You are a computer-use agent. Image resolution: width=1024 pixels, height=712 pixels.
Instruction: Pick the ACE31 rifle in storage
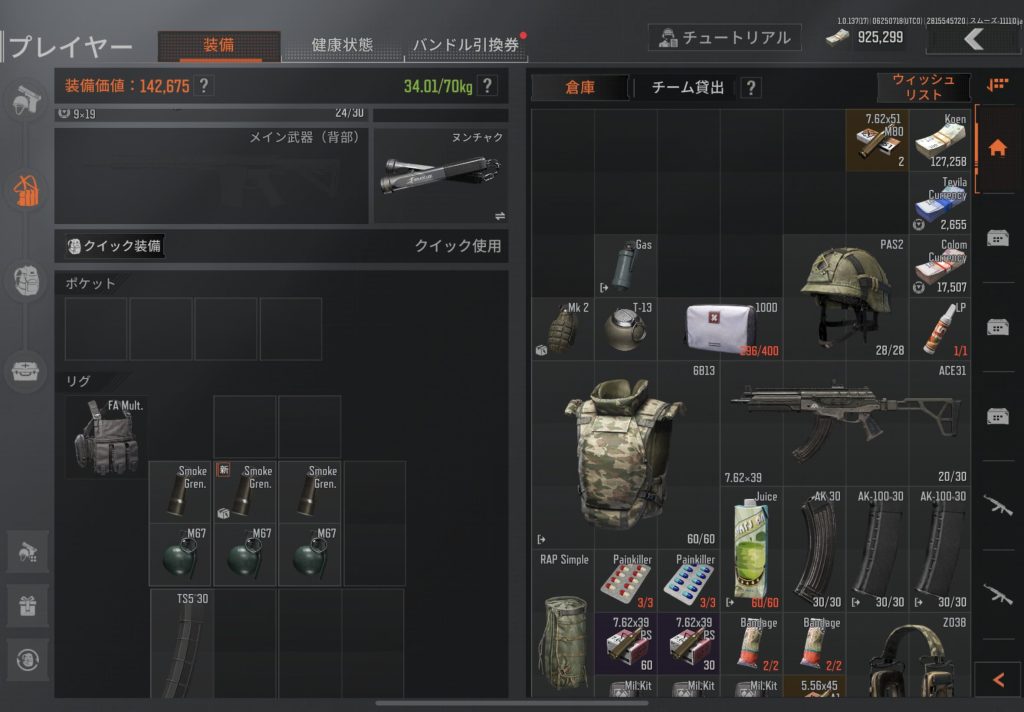(x=845, y=423)
